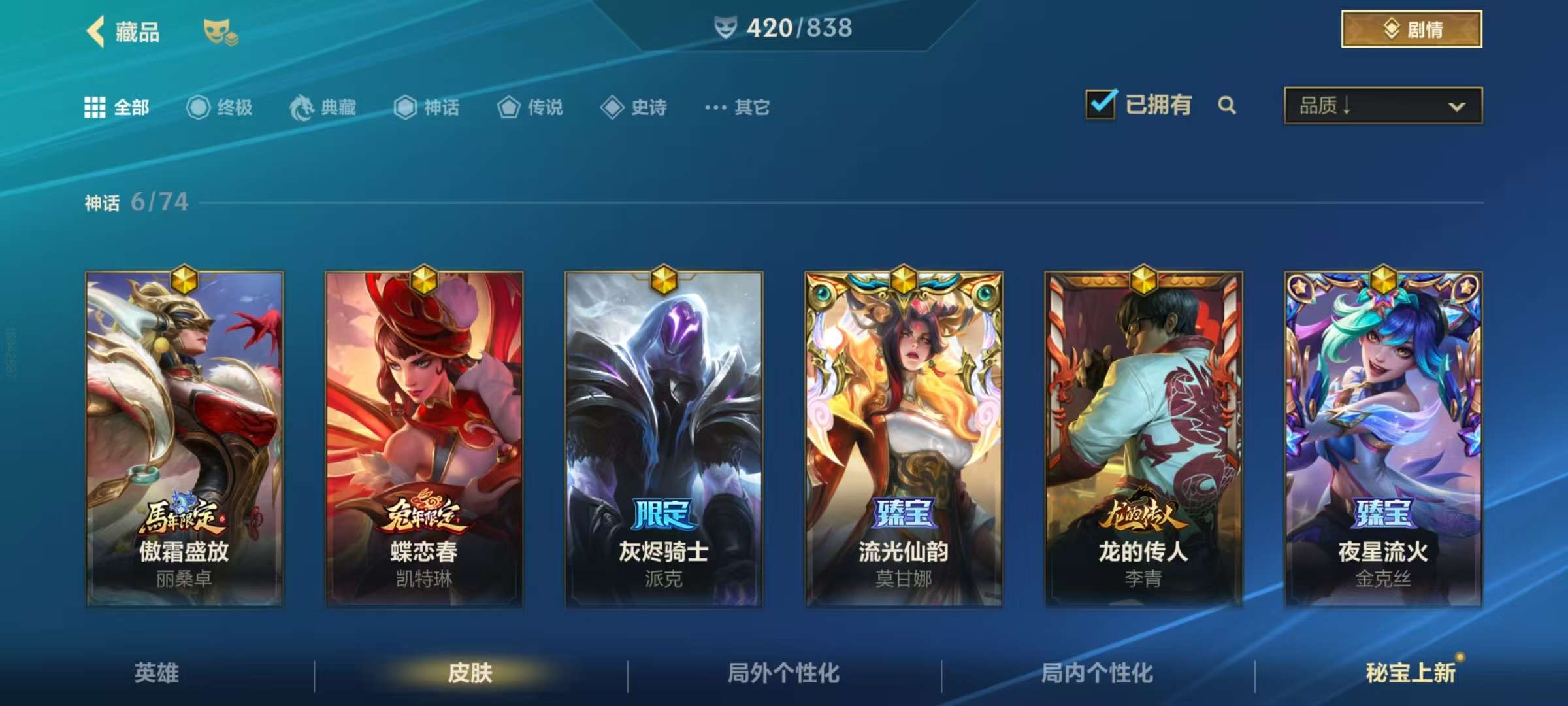Image resolution: width=1568 pixels, height=706 pixels.
Task: Select the 终极 hexagon filter icon
Action: tap(198, 108)
